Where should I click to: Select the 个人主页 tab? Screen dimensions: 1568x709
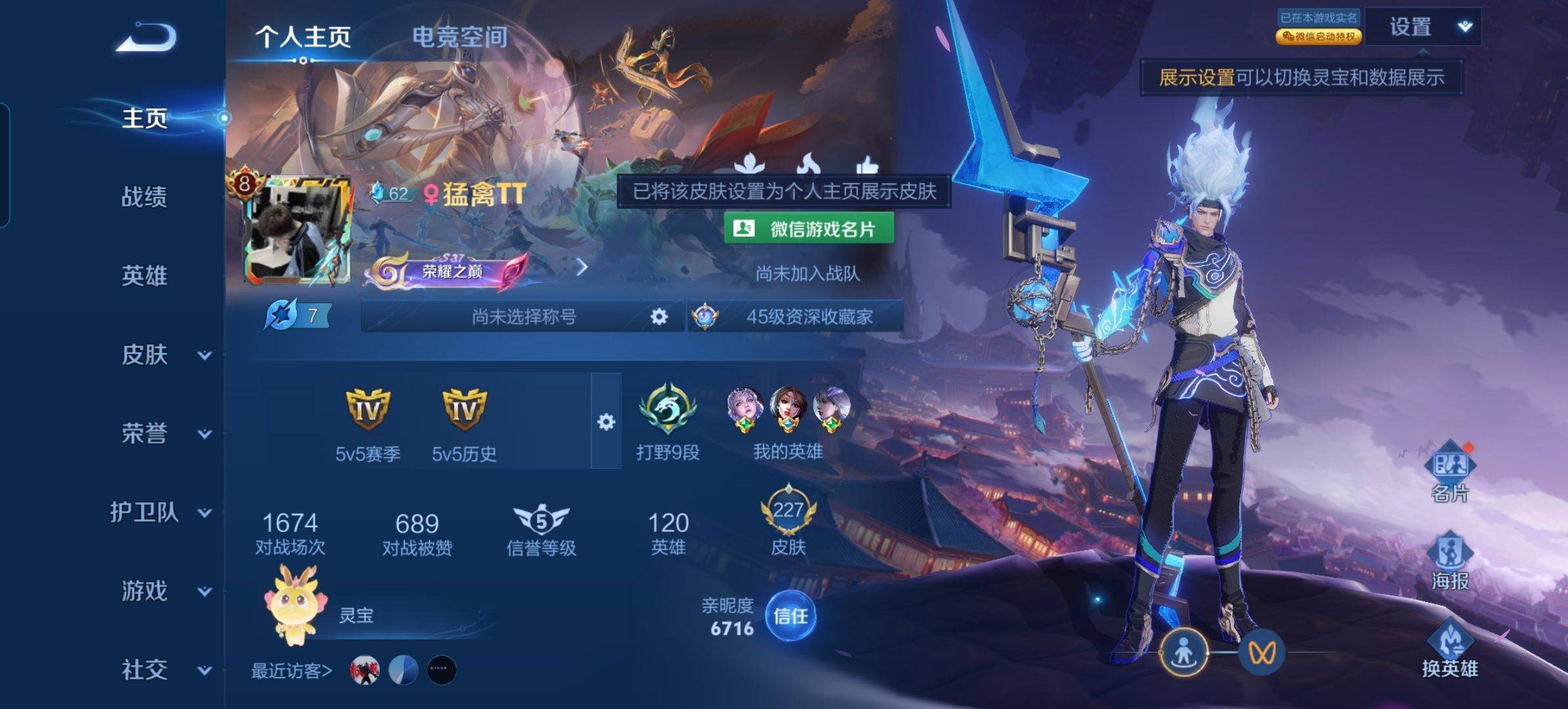tap(303, 37)
